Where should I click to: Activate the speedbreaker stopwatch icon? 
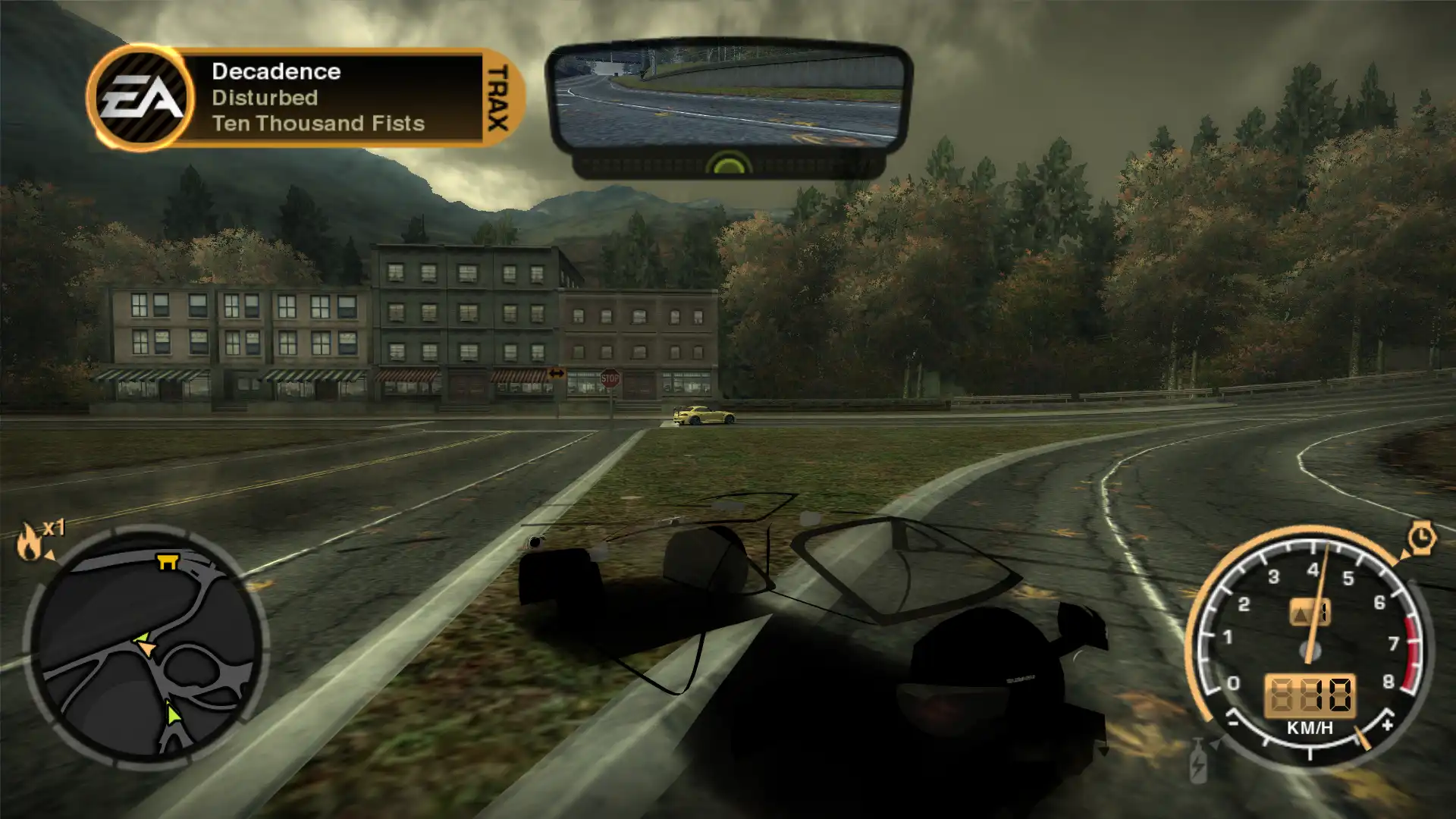click(x=1421, y=538)
